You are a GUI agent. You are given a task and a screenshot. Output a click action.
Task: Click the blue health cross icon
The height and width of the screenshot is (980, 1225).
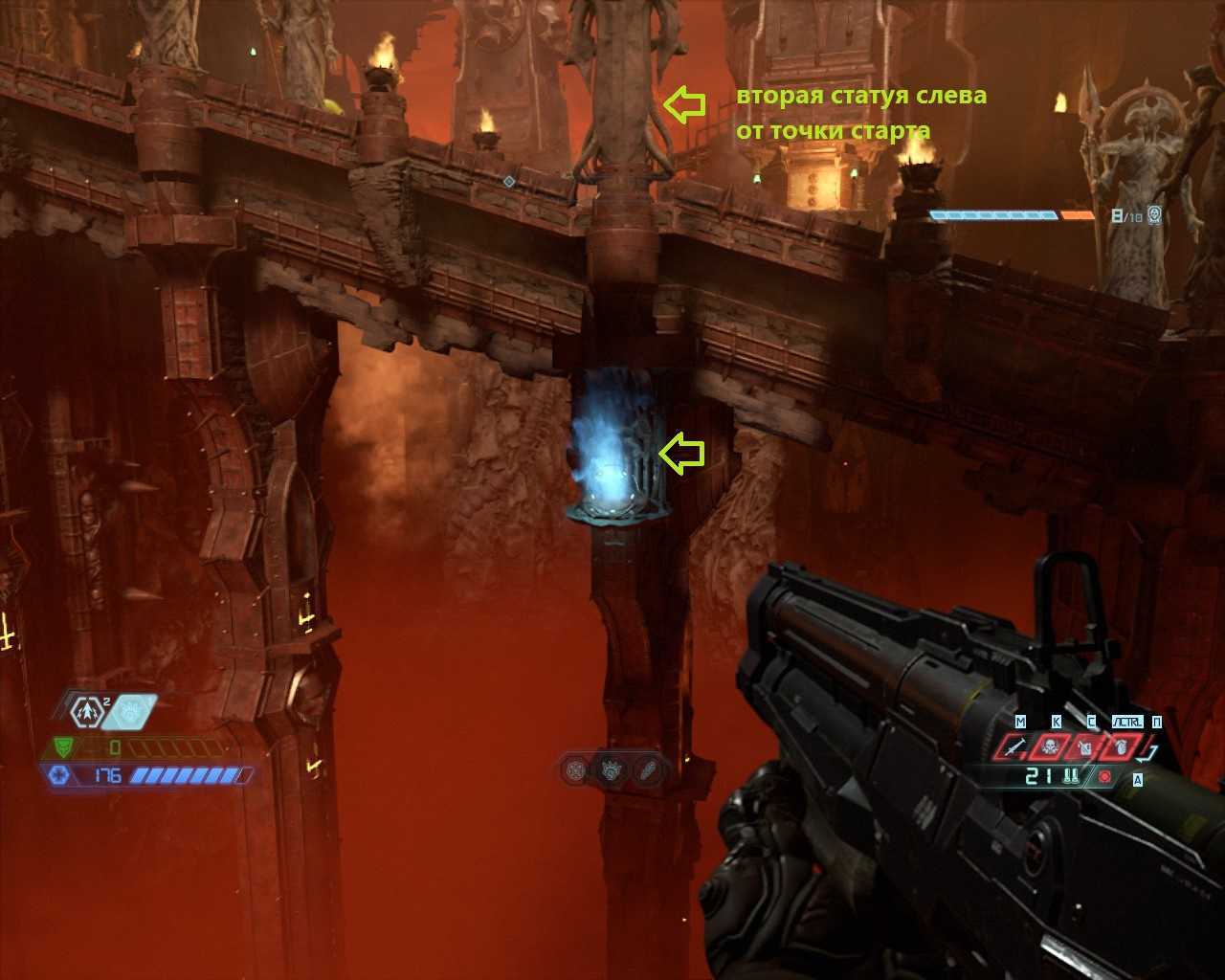(x=59, y=775)
